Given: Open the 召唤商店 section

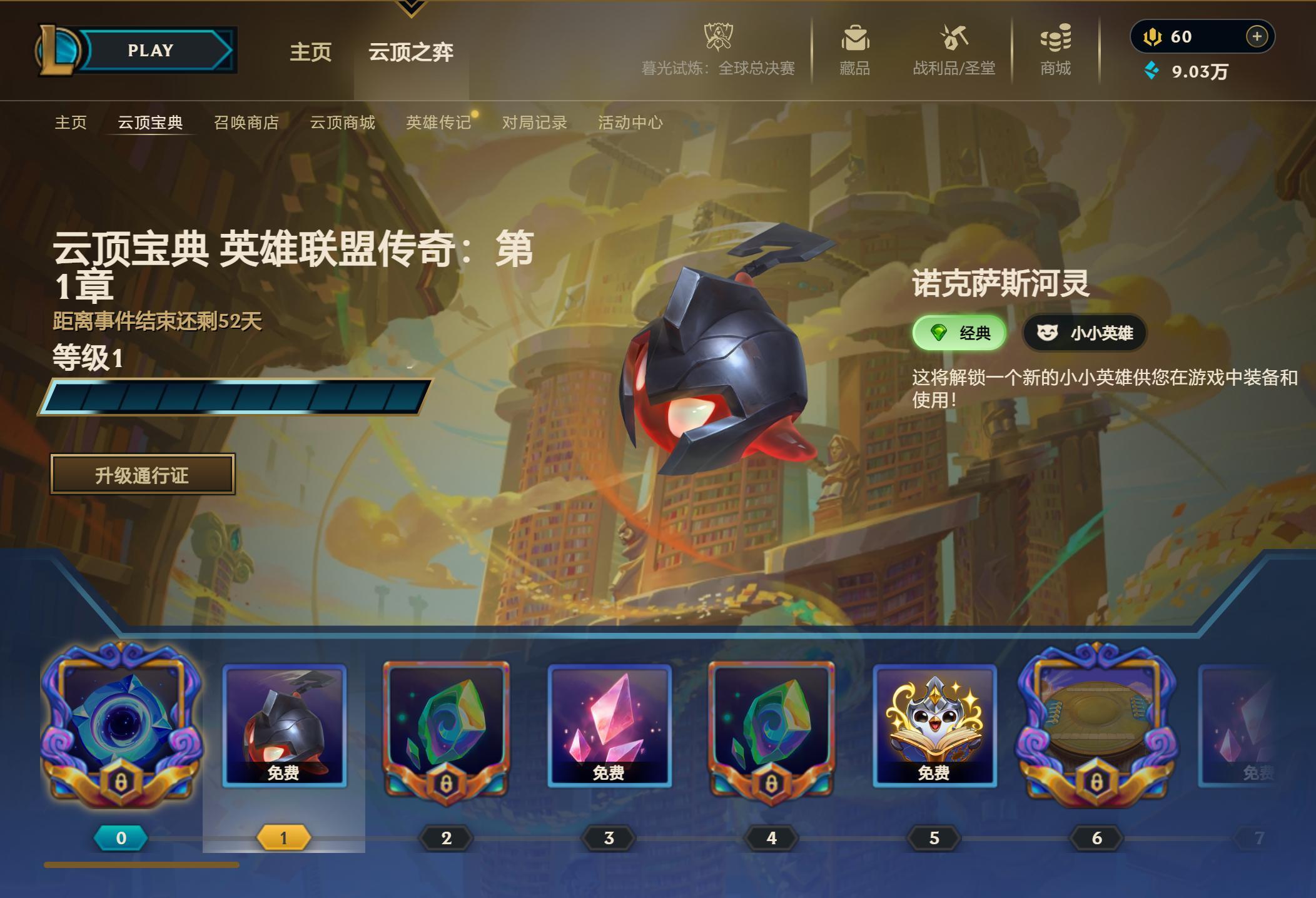Looking at the screenshot, I should click(246, 123).
